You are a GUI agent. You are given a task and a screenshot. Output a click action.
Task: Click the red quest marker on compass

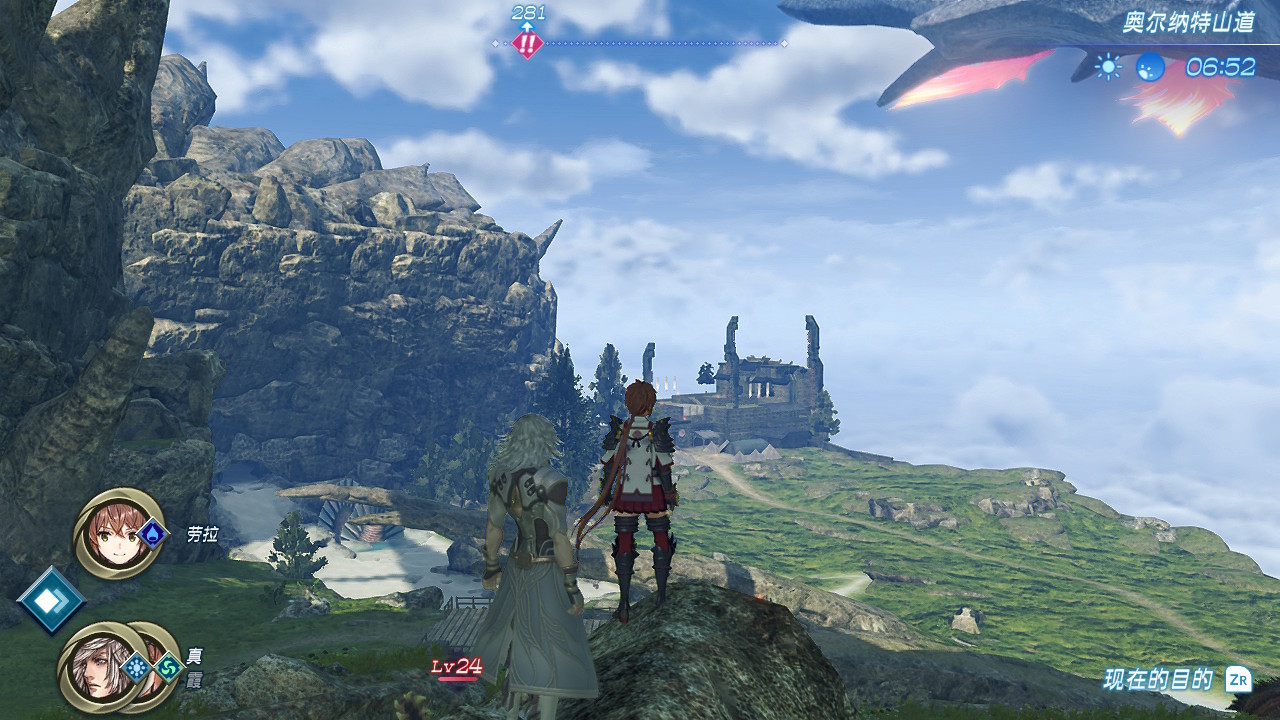pos(527,43)
